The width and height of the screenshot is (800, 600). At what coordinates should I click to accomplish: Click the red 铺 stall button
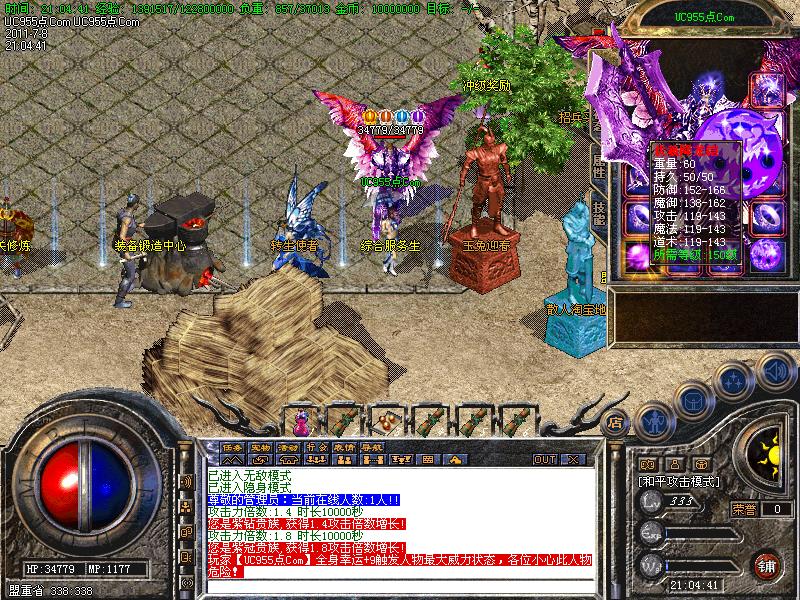point(768,565)
